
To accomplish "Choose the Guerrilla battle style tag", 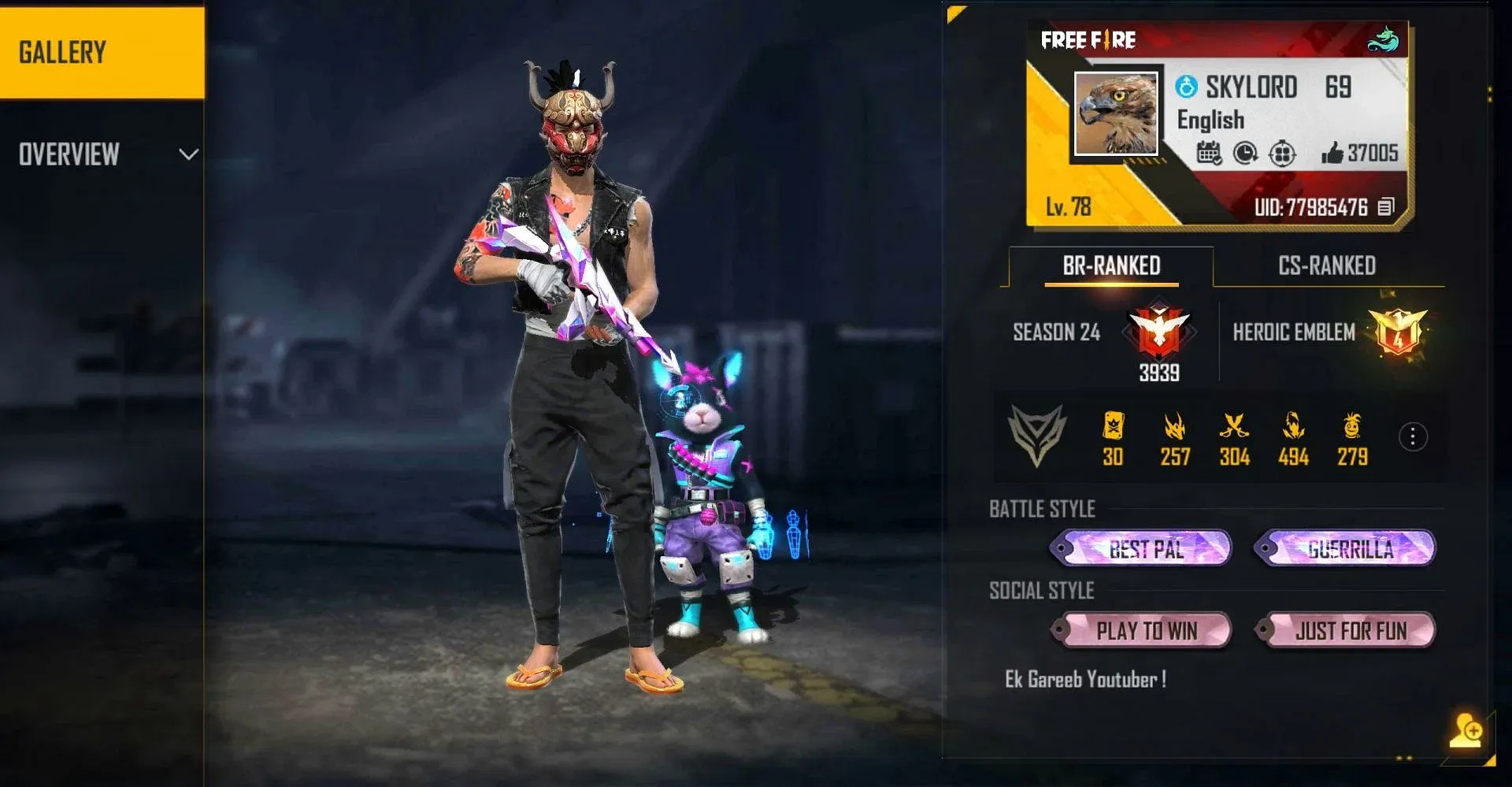I will (1347, 548).
